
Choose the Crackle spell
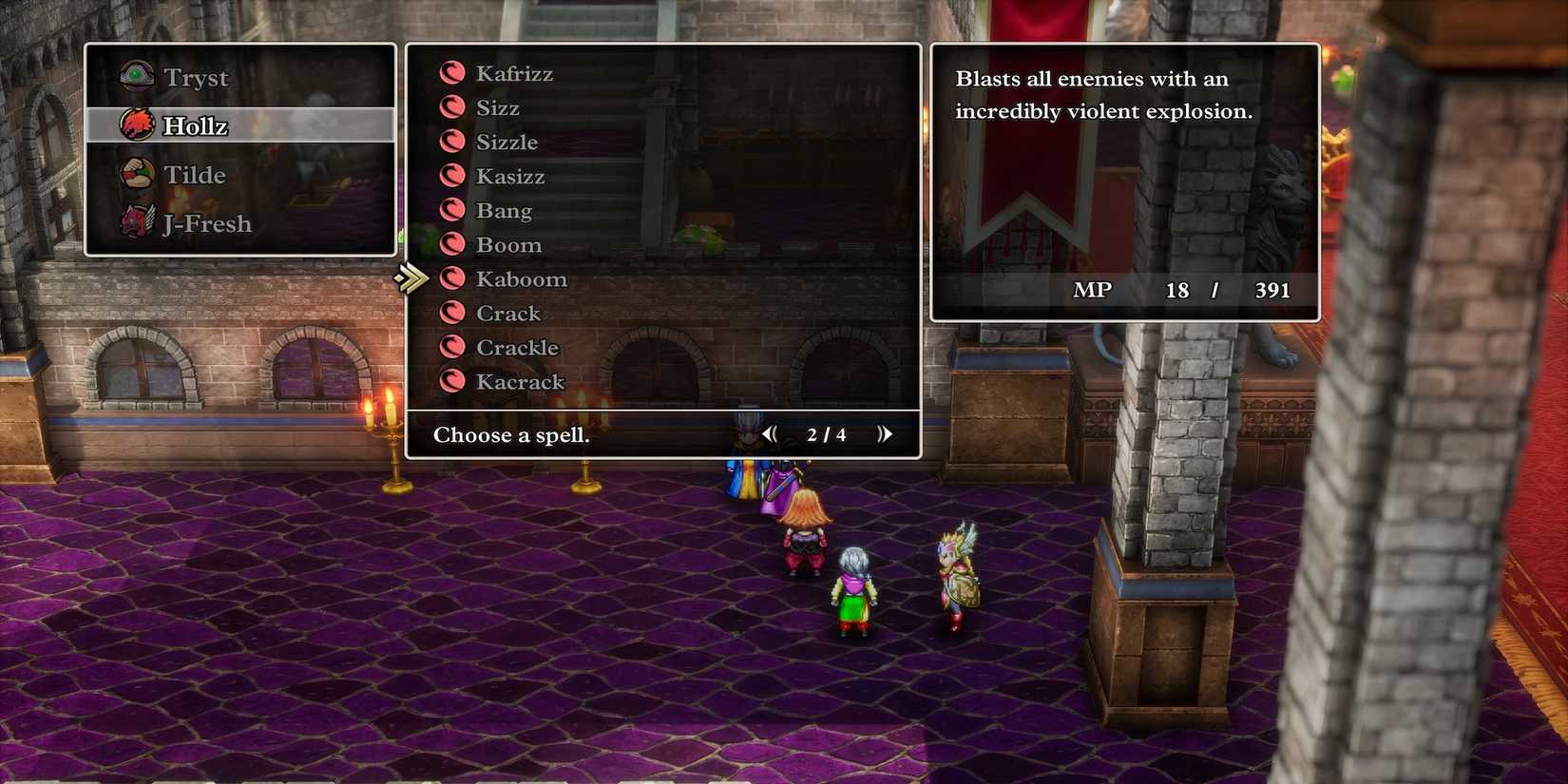518,346
